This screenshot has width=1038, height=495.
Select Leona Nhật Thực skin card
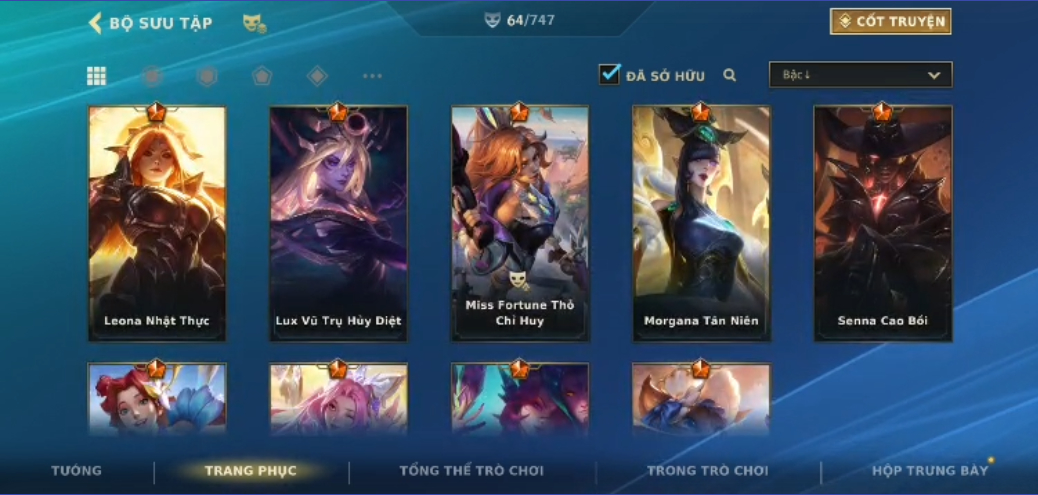click(x=157, y=223)
